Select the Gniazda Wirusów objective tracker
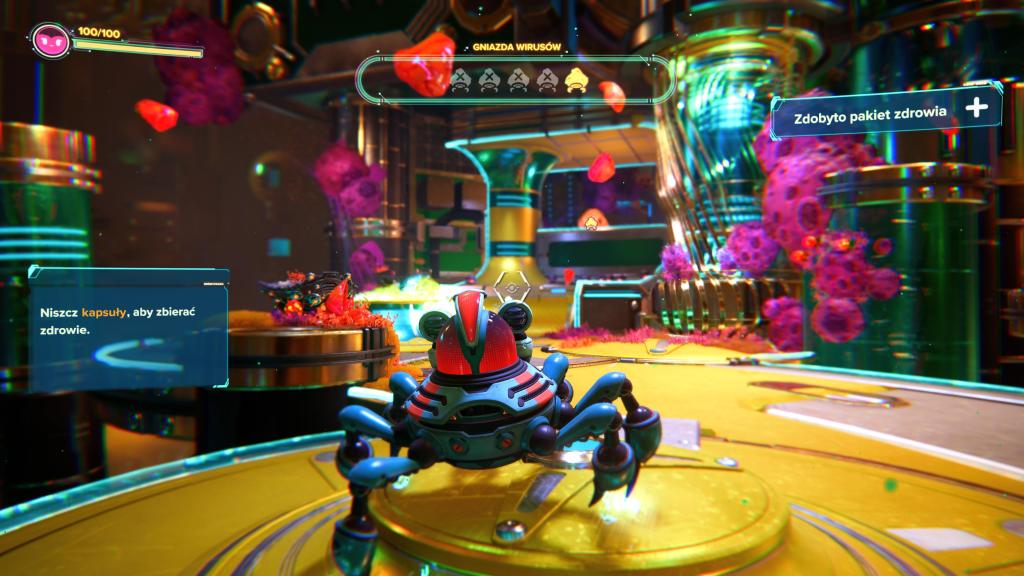 (x=515, y=79)
